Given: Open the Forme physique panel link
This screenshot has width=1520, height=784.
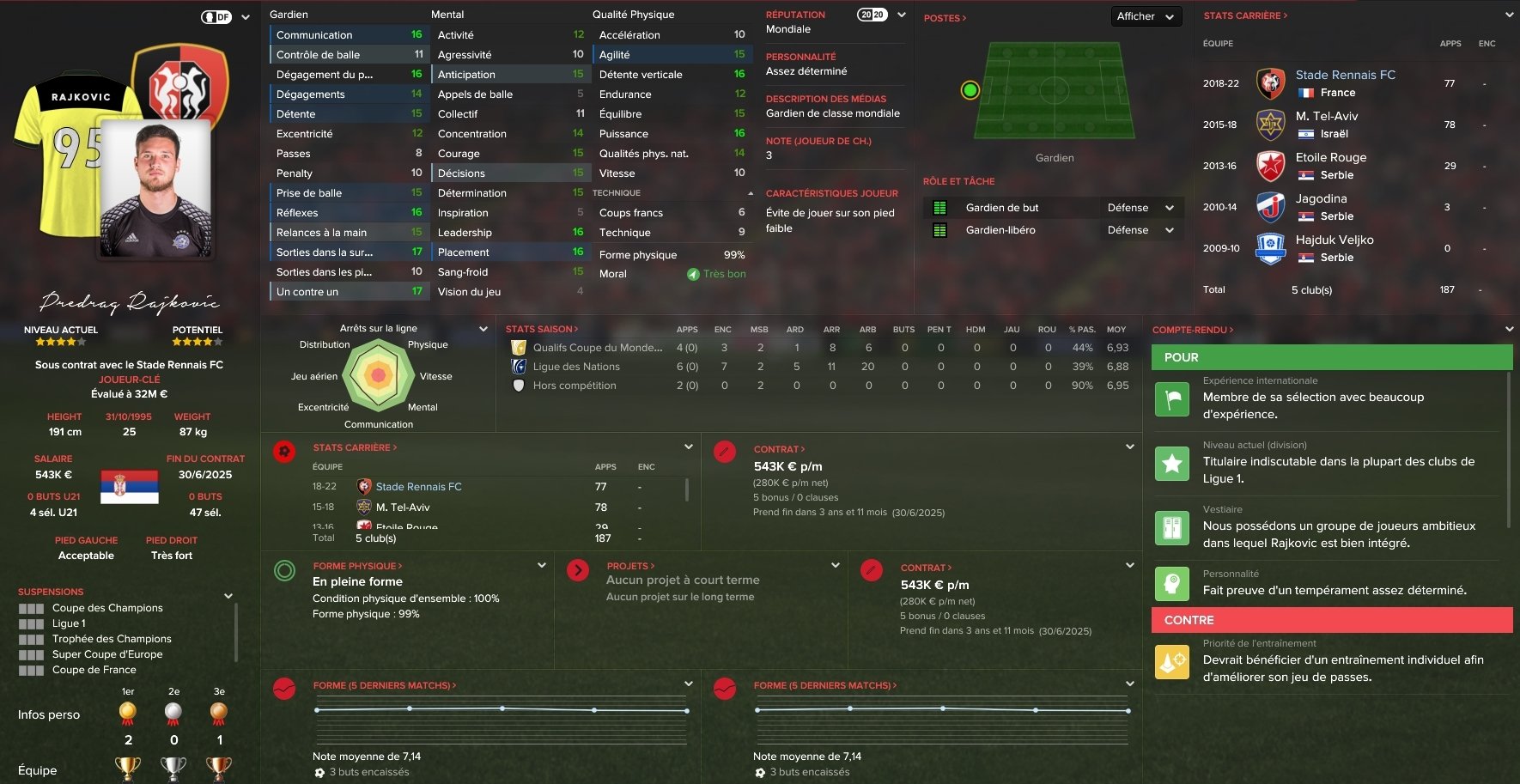Looking at the screenshot, I should 356,566.
